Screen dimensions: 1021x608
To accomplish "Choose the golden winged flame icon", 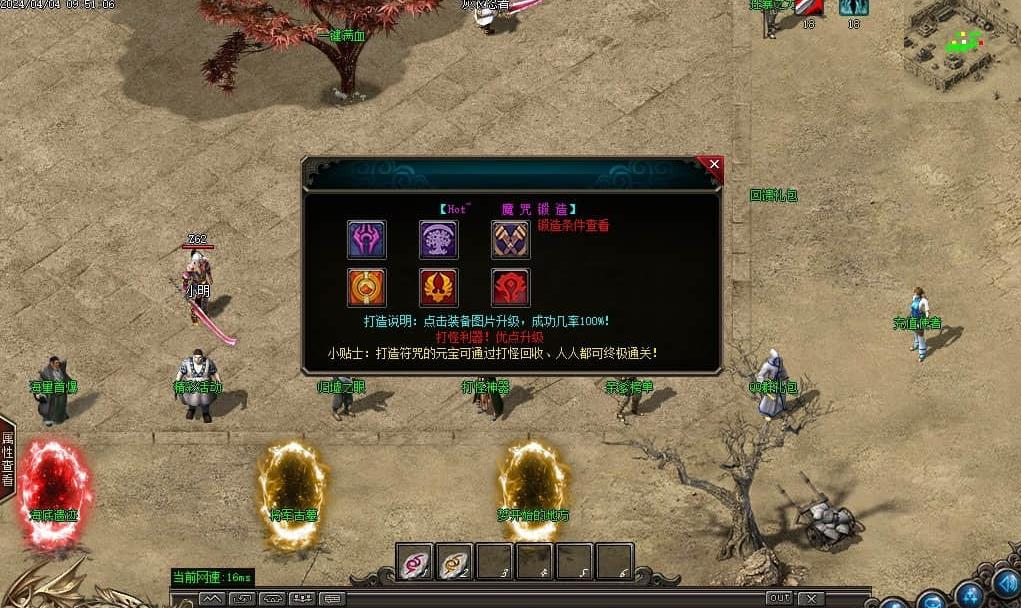I will point(439,288).
